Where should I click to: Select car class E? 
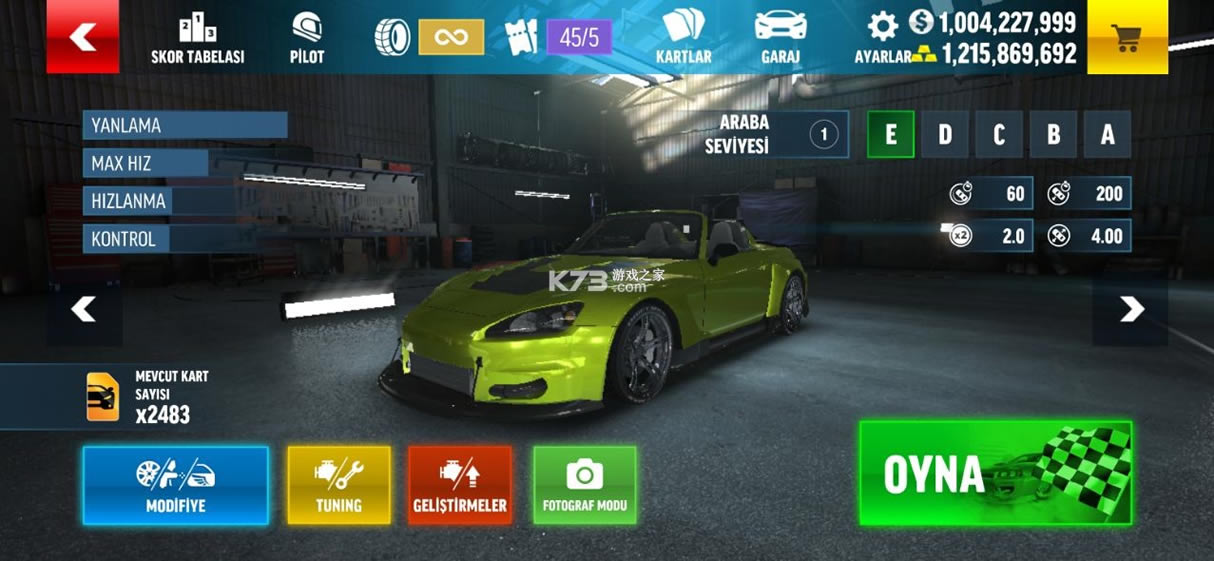(890, 135)
